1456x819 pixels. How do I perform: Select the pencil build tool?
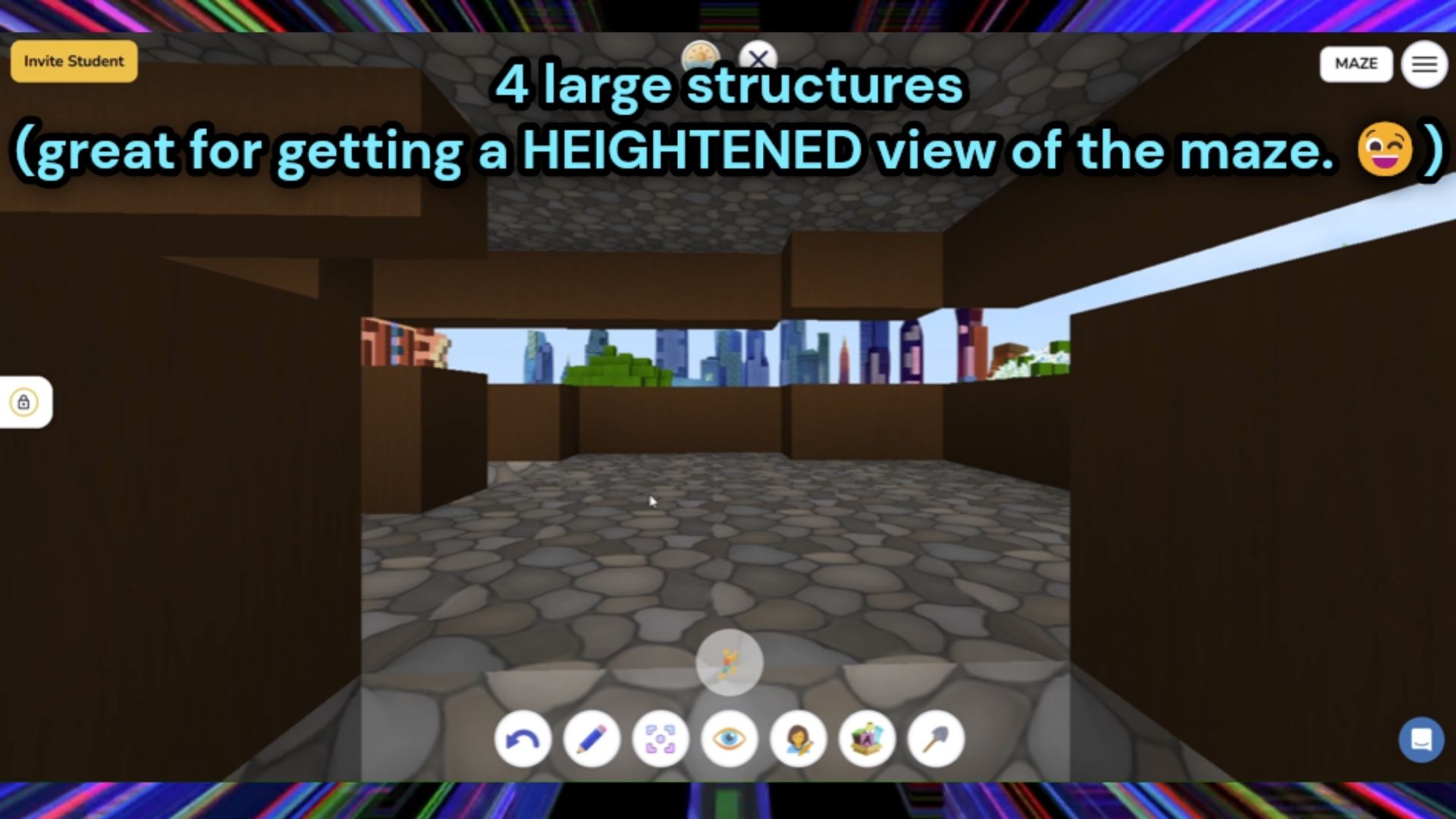pyautogui.click(x=592, y=739)
